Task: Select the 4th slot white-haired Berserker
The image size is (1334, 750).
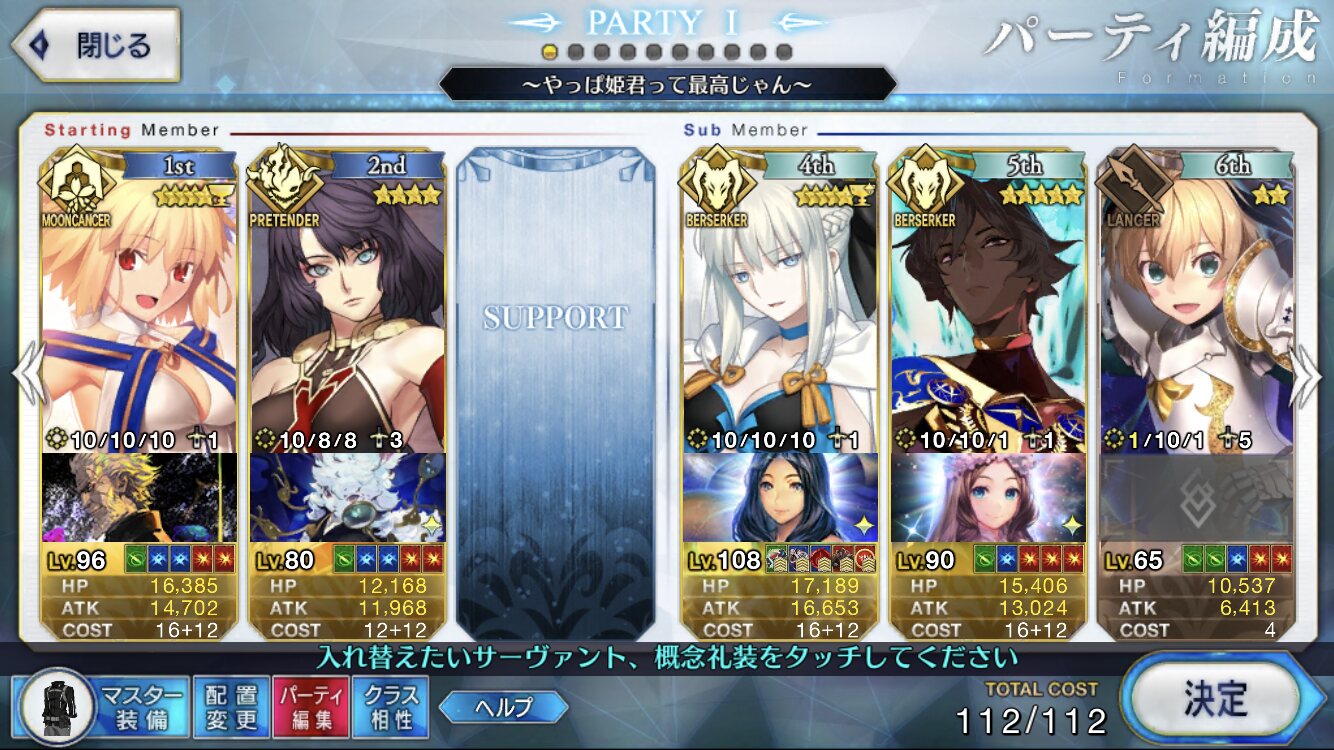Action: coord(781,310)
